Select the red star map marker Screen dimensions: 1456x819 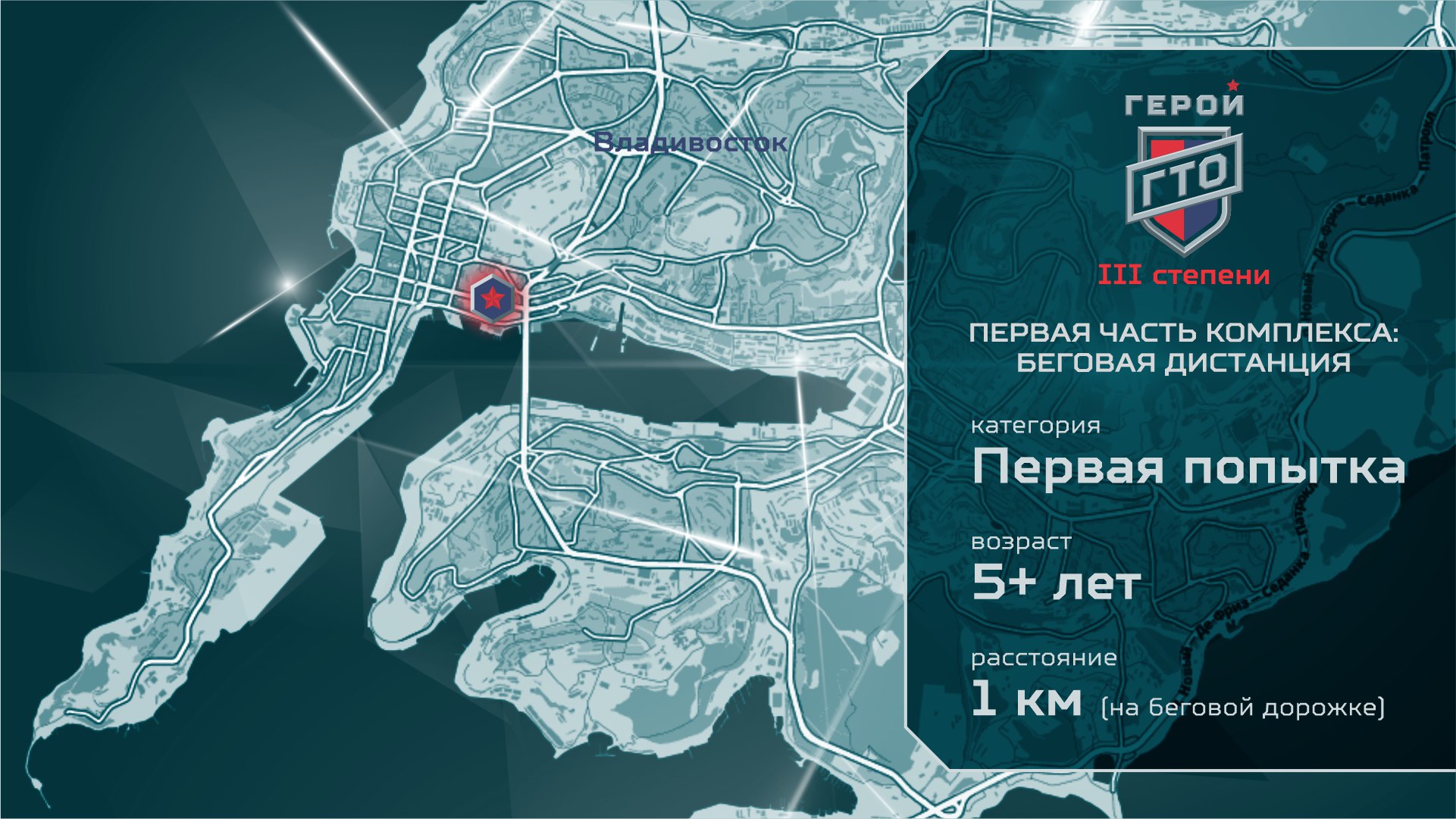click(492, 299)
